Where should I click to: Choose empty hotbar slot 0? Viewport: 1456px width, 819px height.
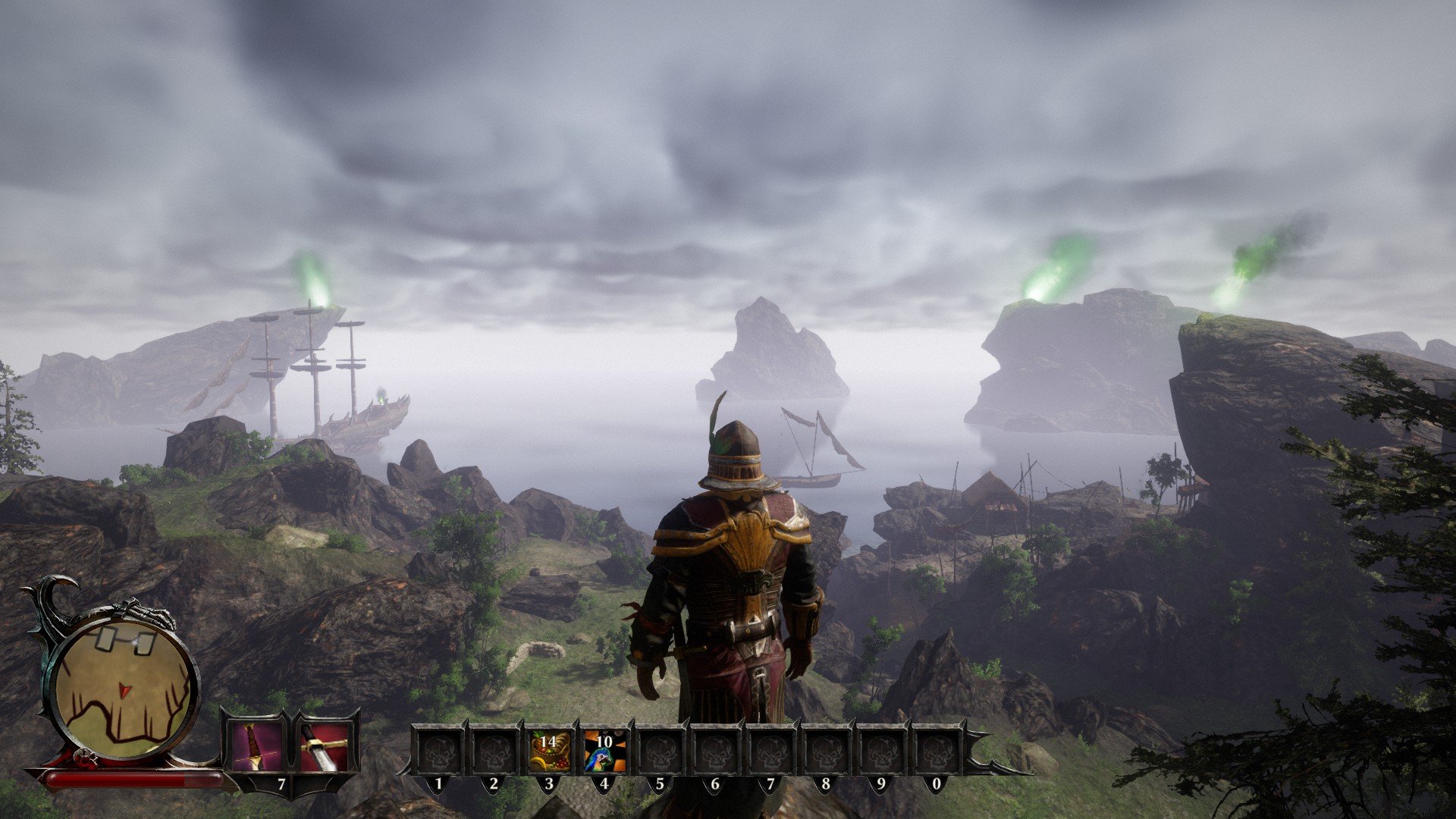point(937,751)
